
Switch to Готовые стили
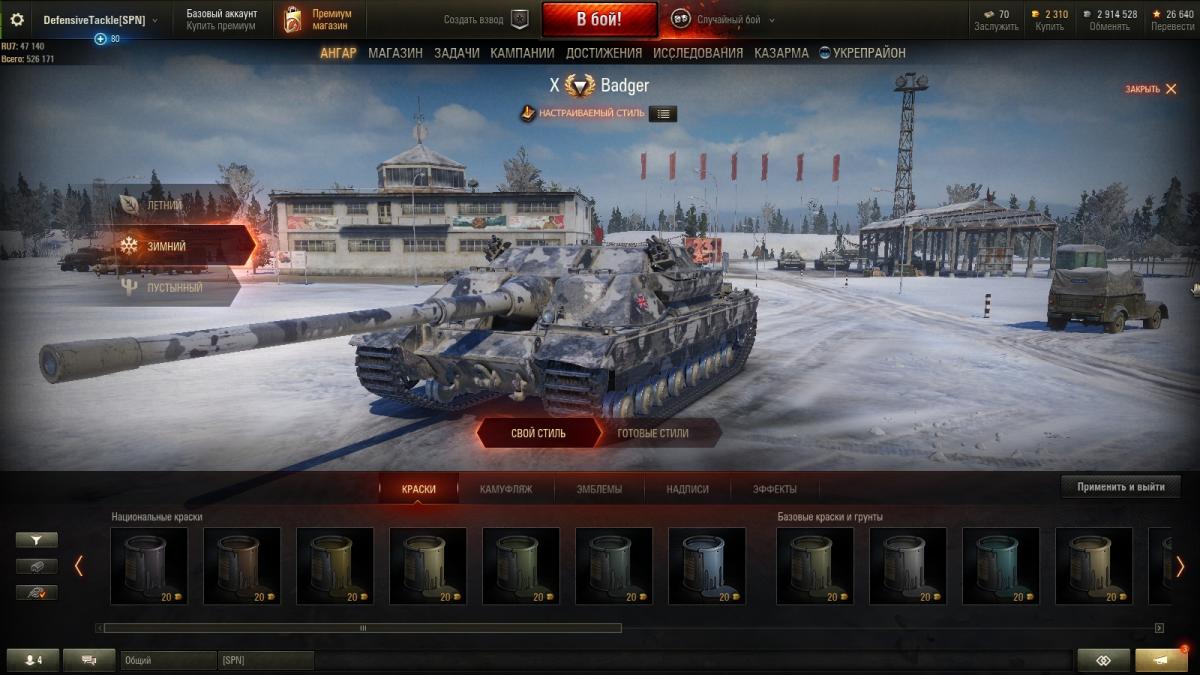pos(653,433)
